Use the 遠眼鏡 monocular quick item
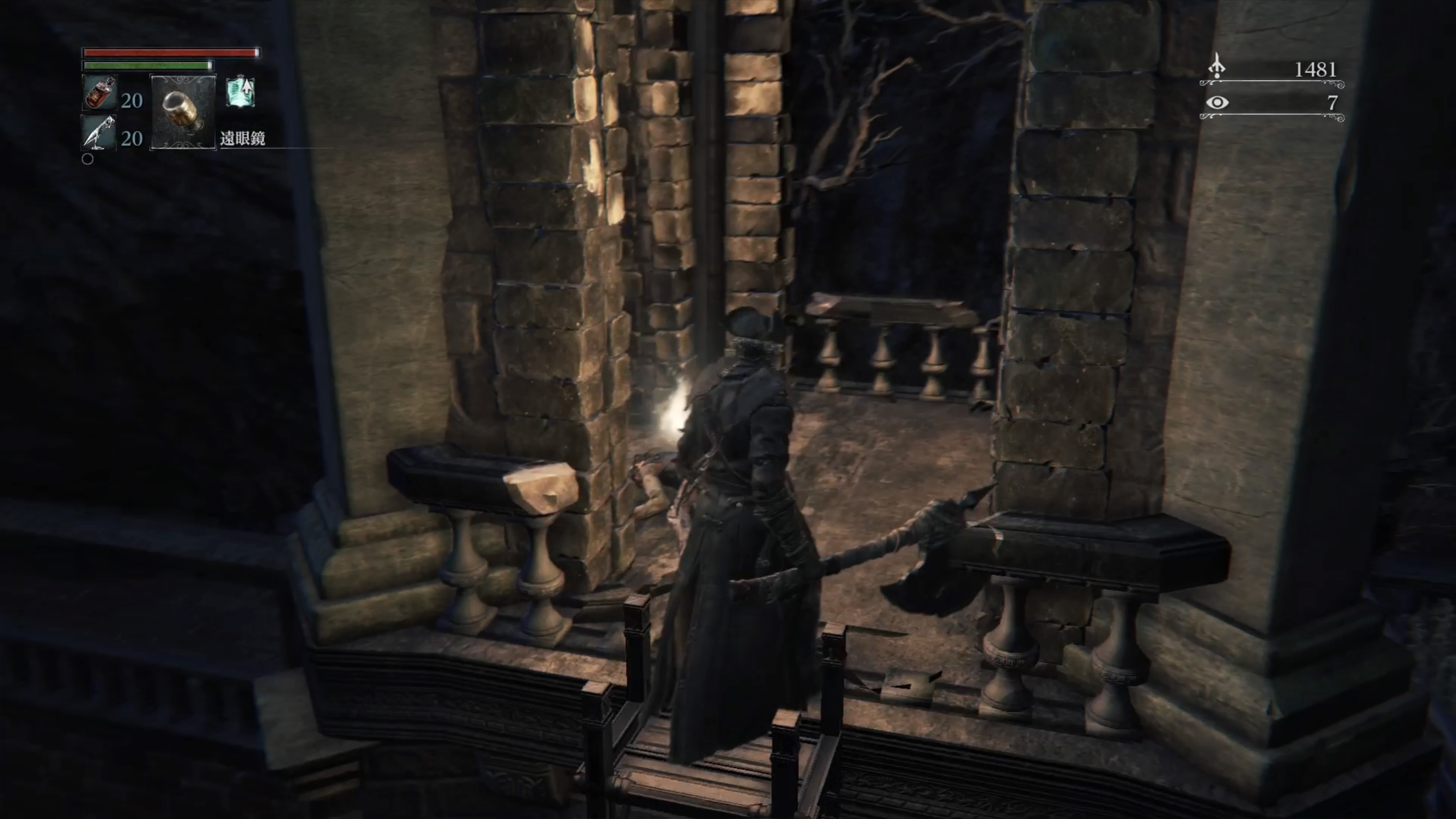This screenshot has width=1456, height=819. tap(182, 112)
